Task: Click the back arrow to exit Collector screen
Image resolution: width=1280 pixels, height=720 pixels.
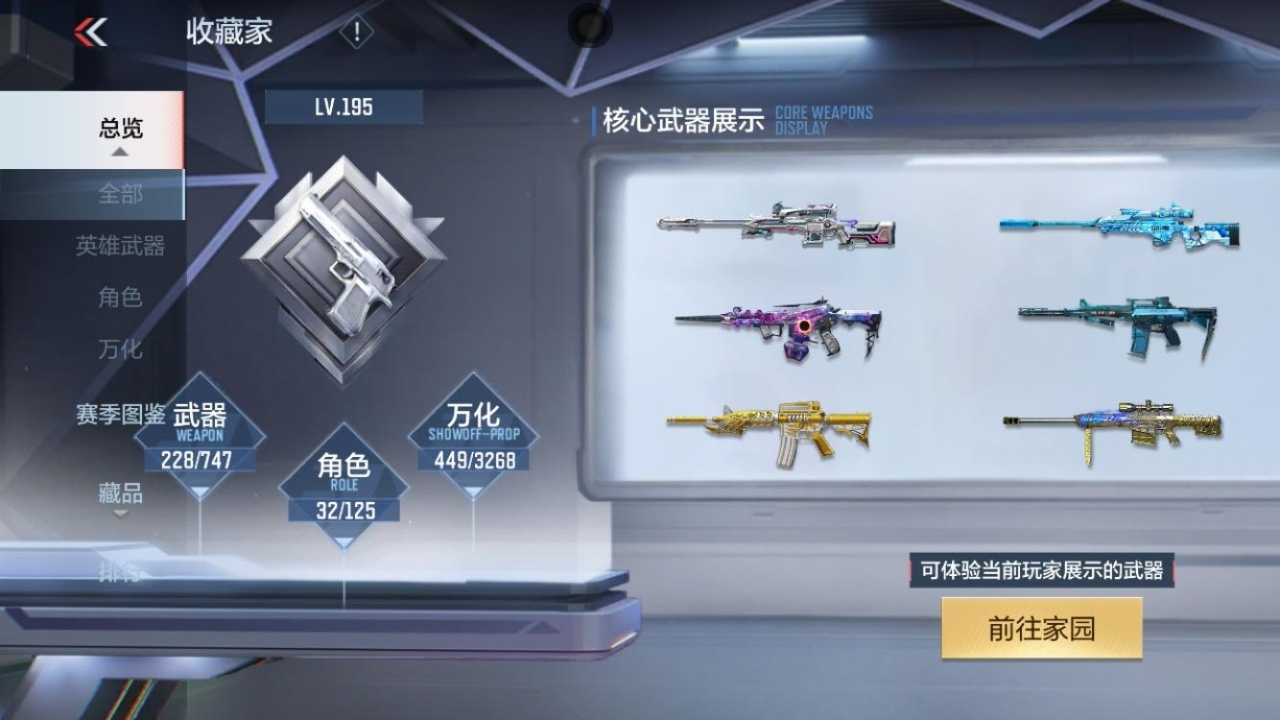Action: [91, 30]
